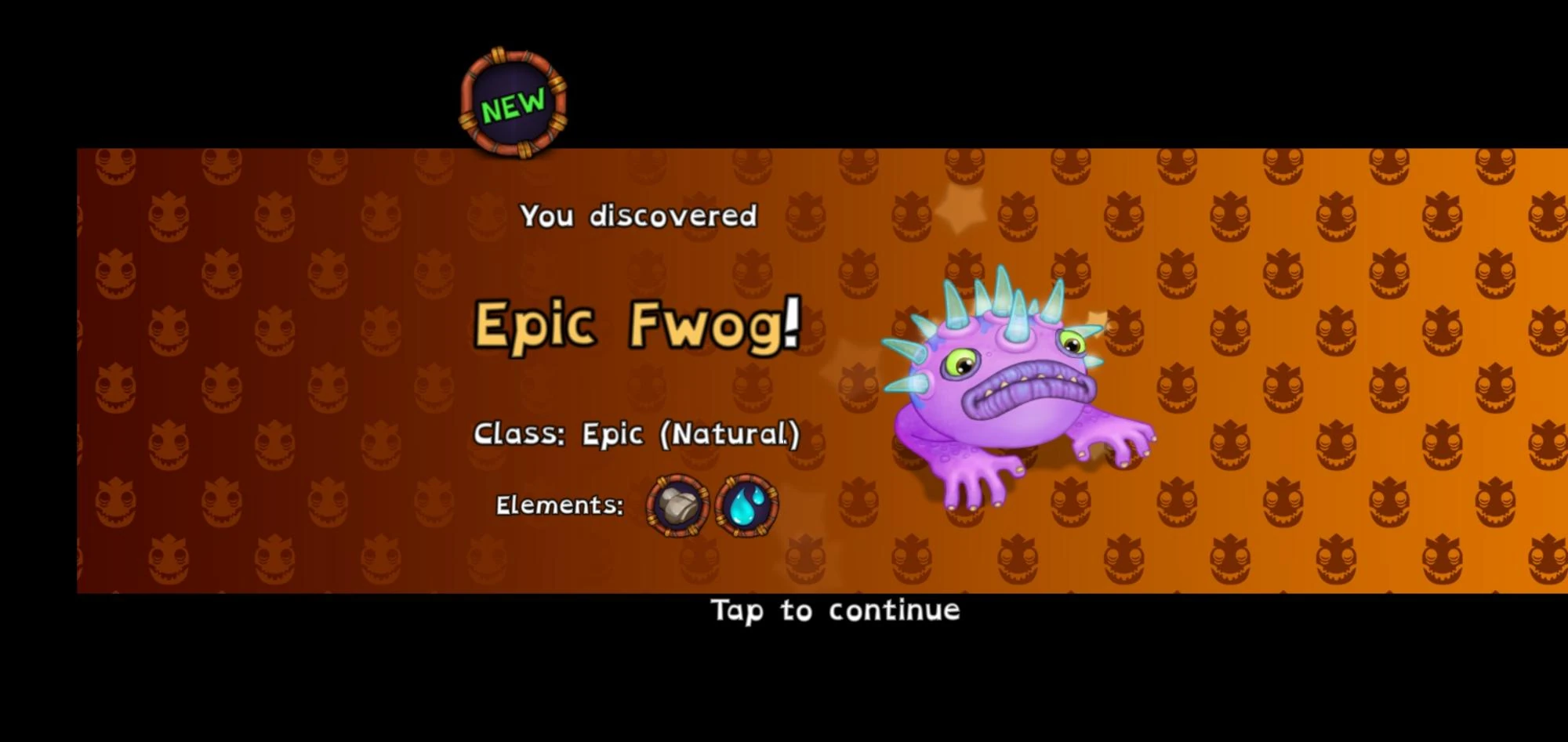
Task: Click the rope-framed Earth element emblem
Action: [675, 507]
